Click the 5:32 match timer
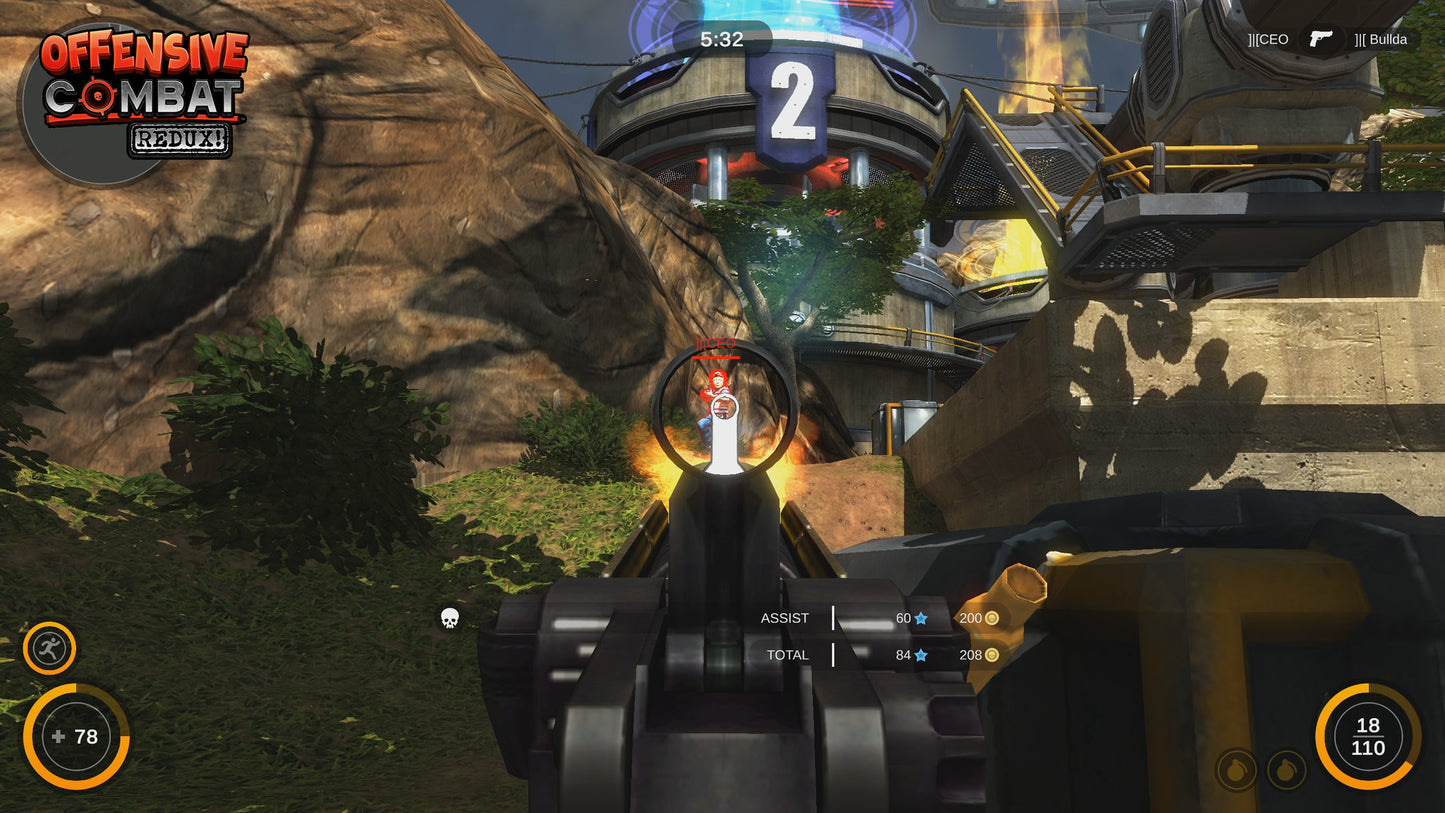Screen dimensions: 1445x813 [722, 40]
